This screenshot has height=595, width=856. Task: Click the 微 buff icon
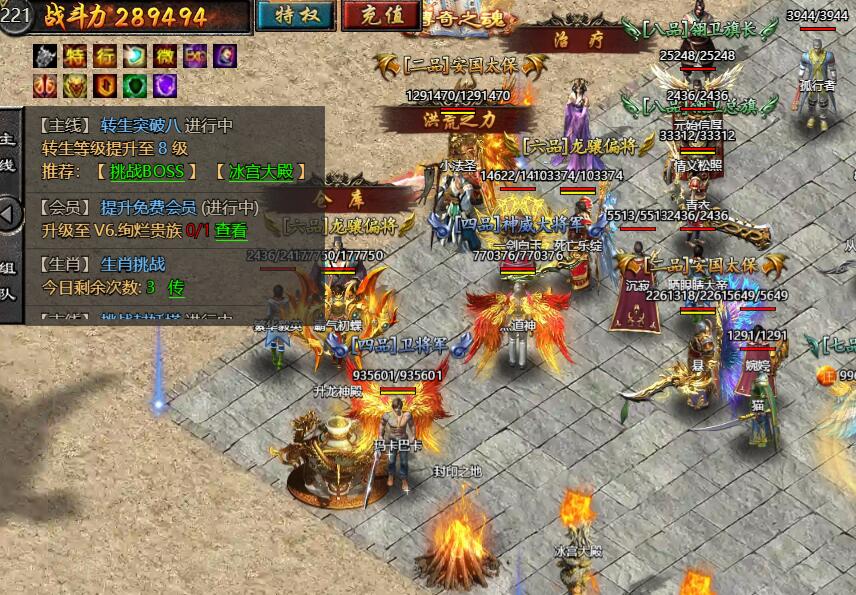click(164, 56)
